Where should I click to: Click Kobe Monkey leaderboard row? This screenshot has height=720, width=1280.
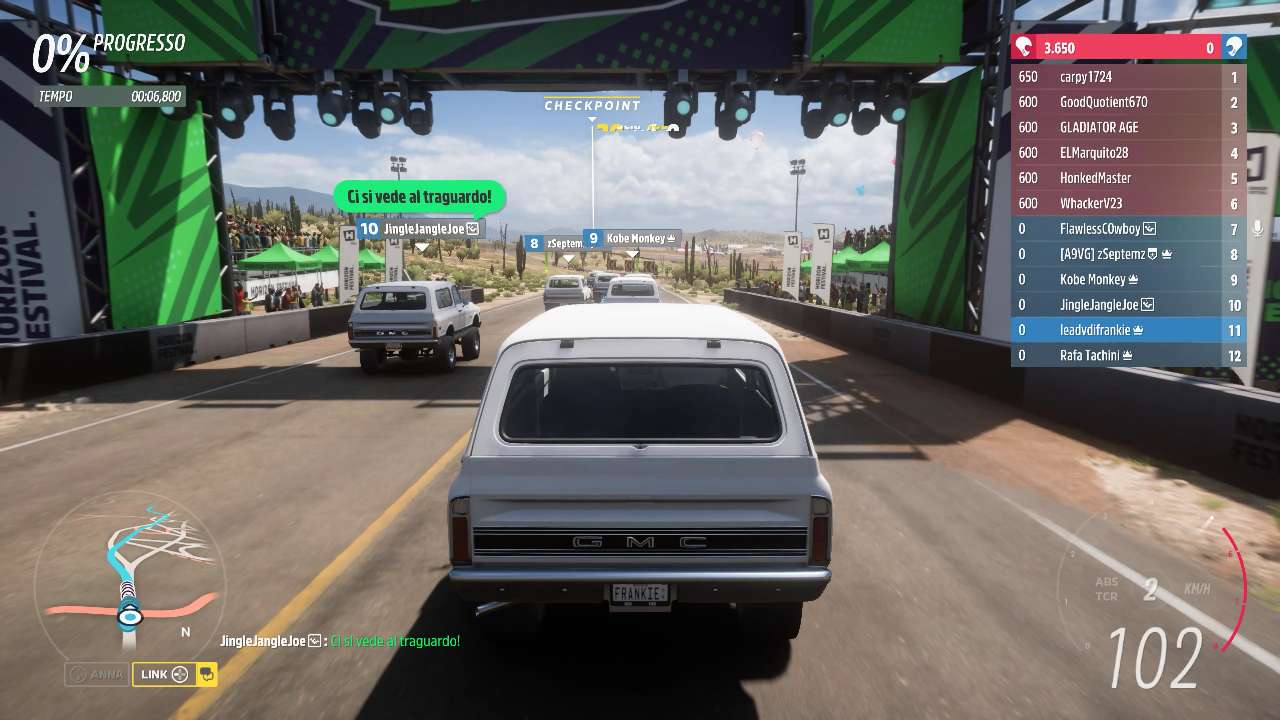tap(1128, 280)
